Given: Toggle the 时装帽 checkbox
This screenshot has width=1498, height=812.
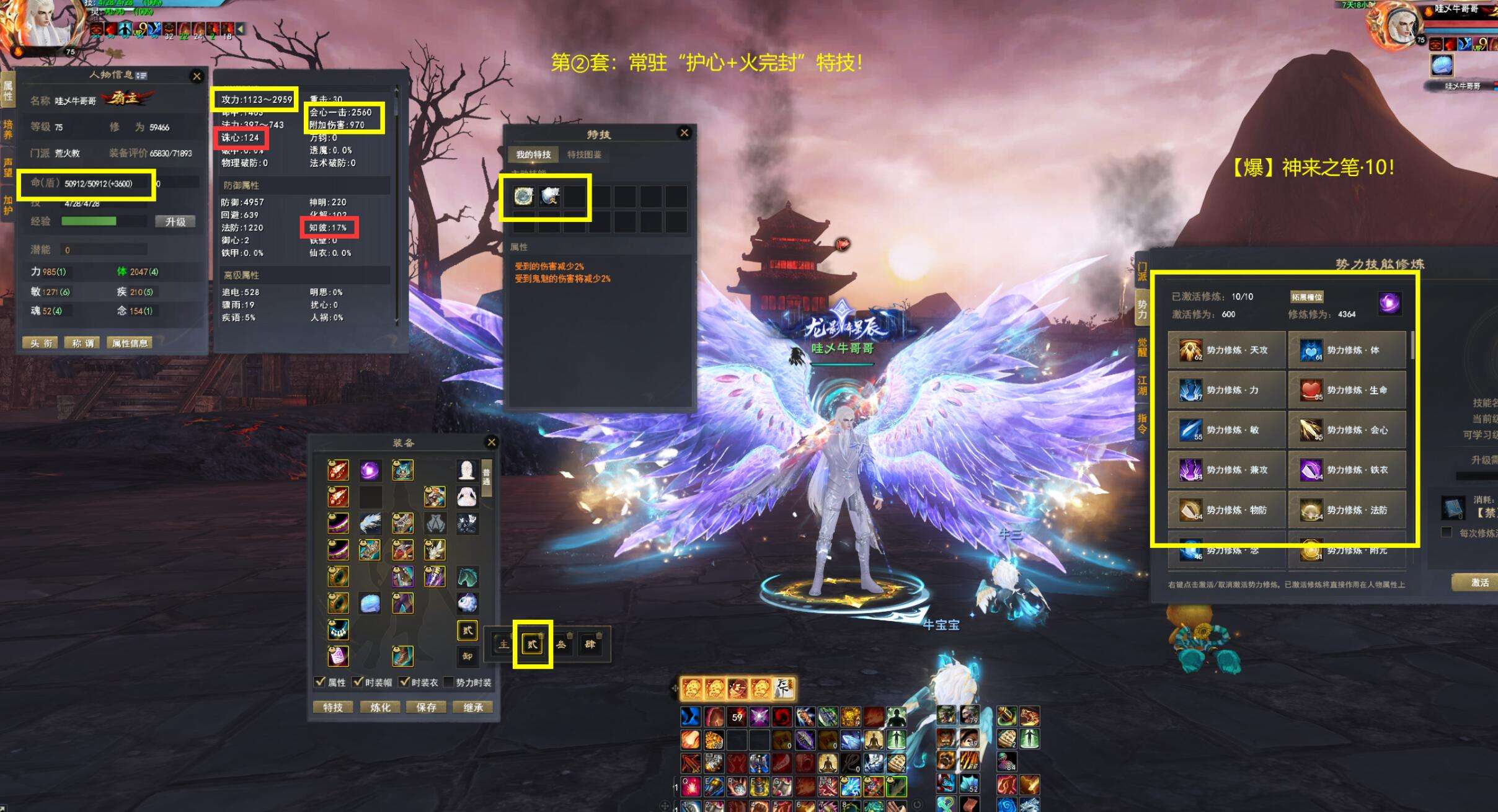Looking at the screenshot, I should (358, 682).
